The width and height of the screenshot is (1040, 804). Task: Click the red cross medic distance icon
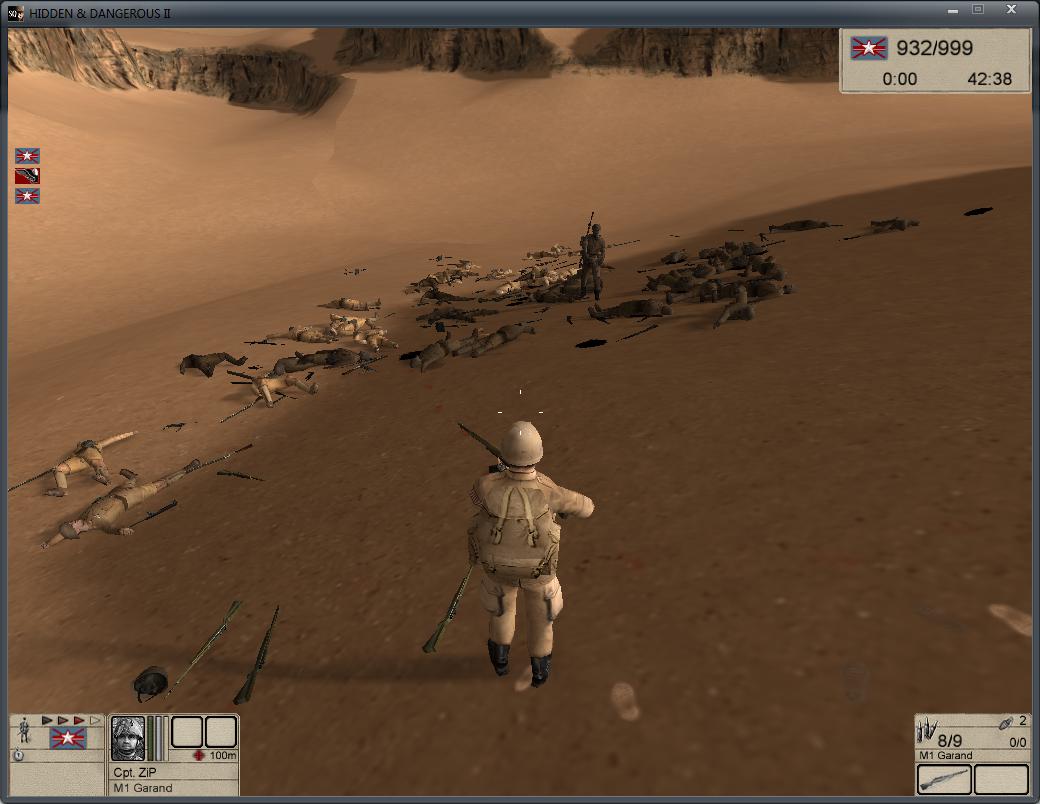click(x=198, y=755)
